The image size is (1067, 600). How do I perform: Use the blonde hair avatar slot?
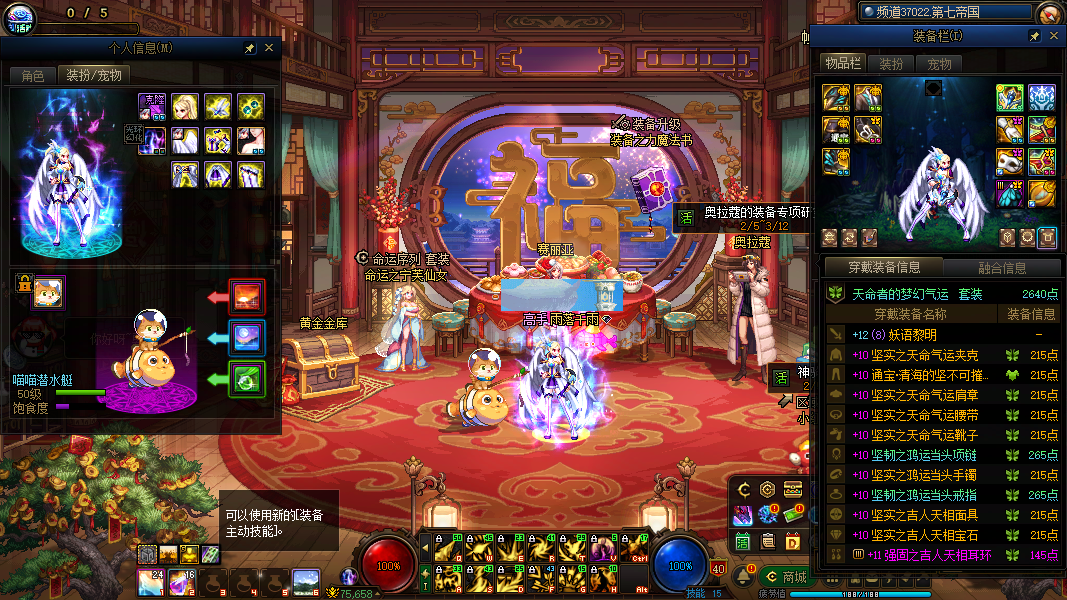click(x=184, y=107)
